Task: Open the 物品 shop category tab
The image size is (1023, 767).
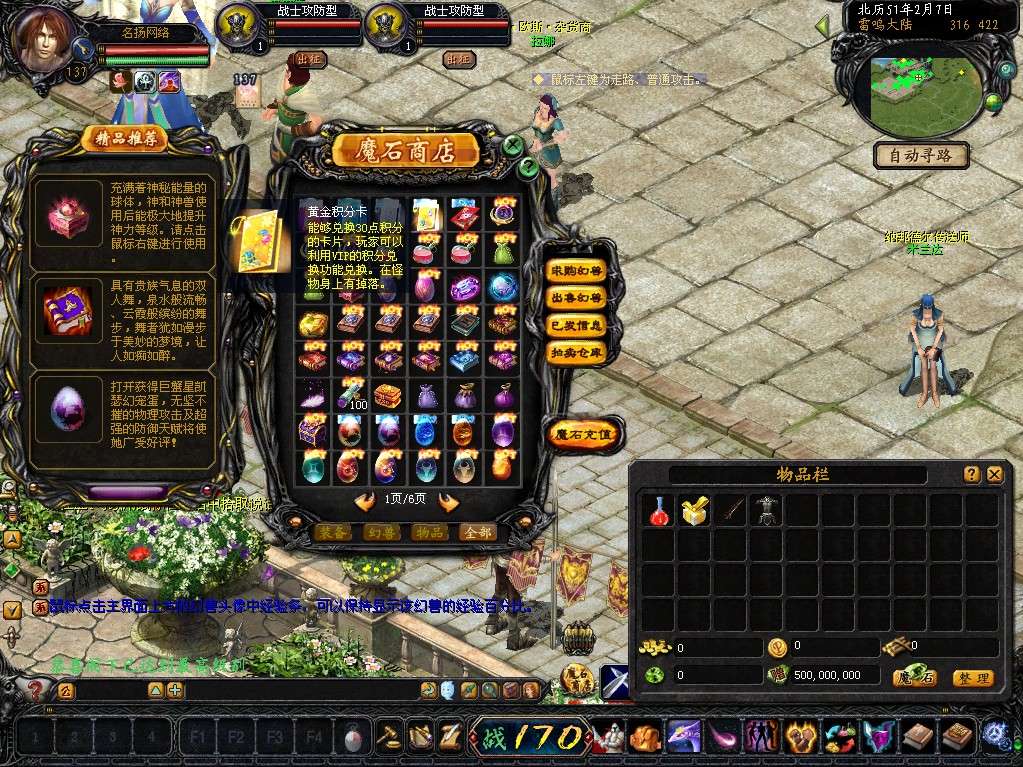Action: pyautogui.click(x=430, y=532)
